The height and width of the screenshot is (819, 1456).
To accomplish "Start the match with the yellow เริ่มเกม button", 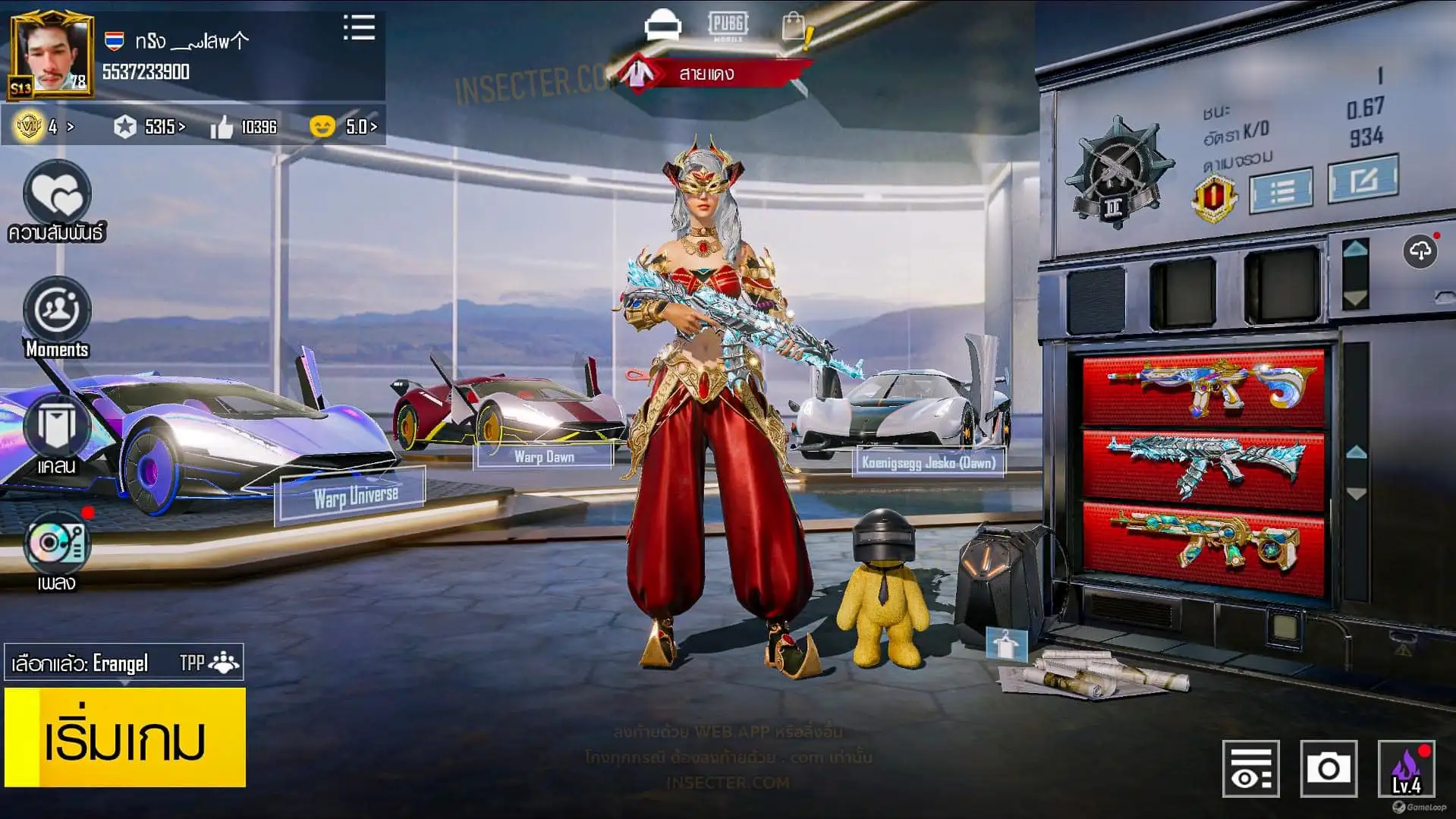I will 125,737.
